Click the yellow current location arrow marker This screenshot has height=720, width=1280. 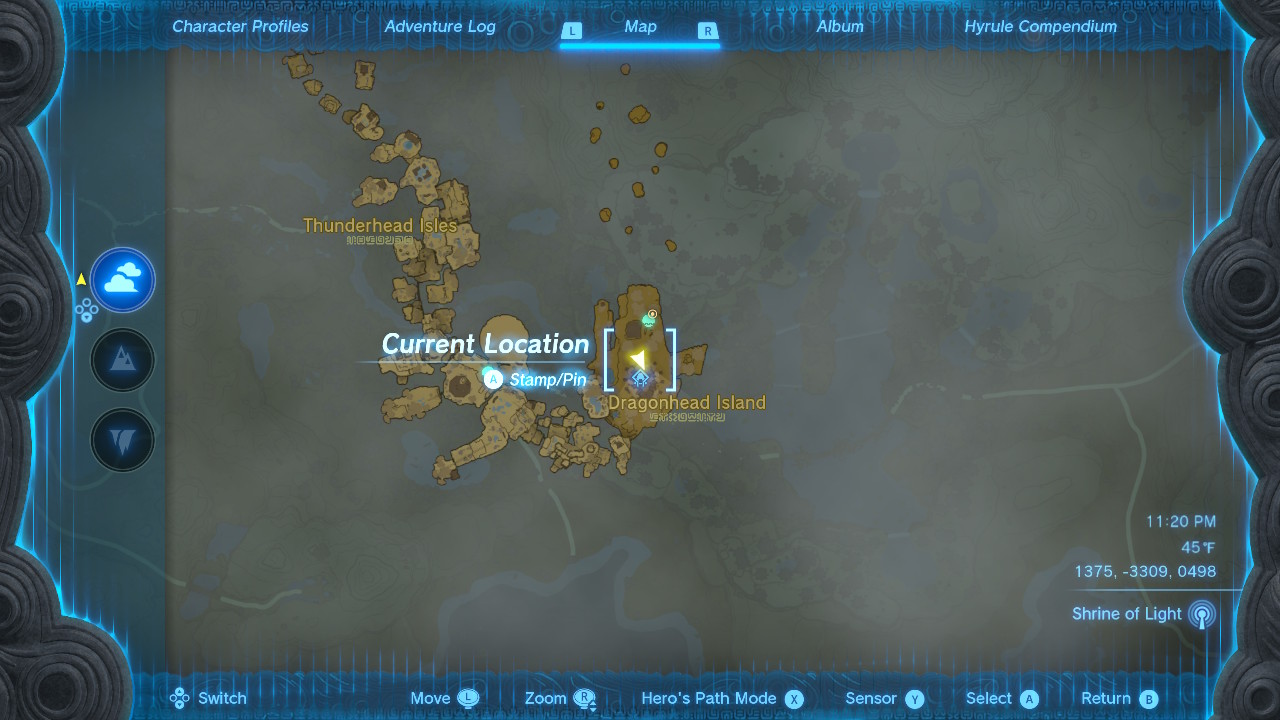click(638, 356)
